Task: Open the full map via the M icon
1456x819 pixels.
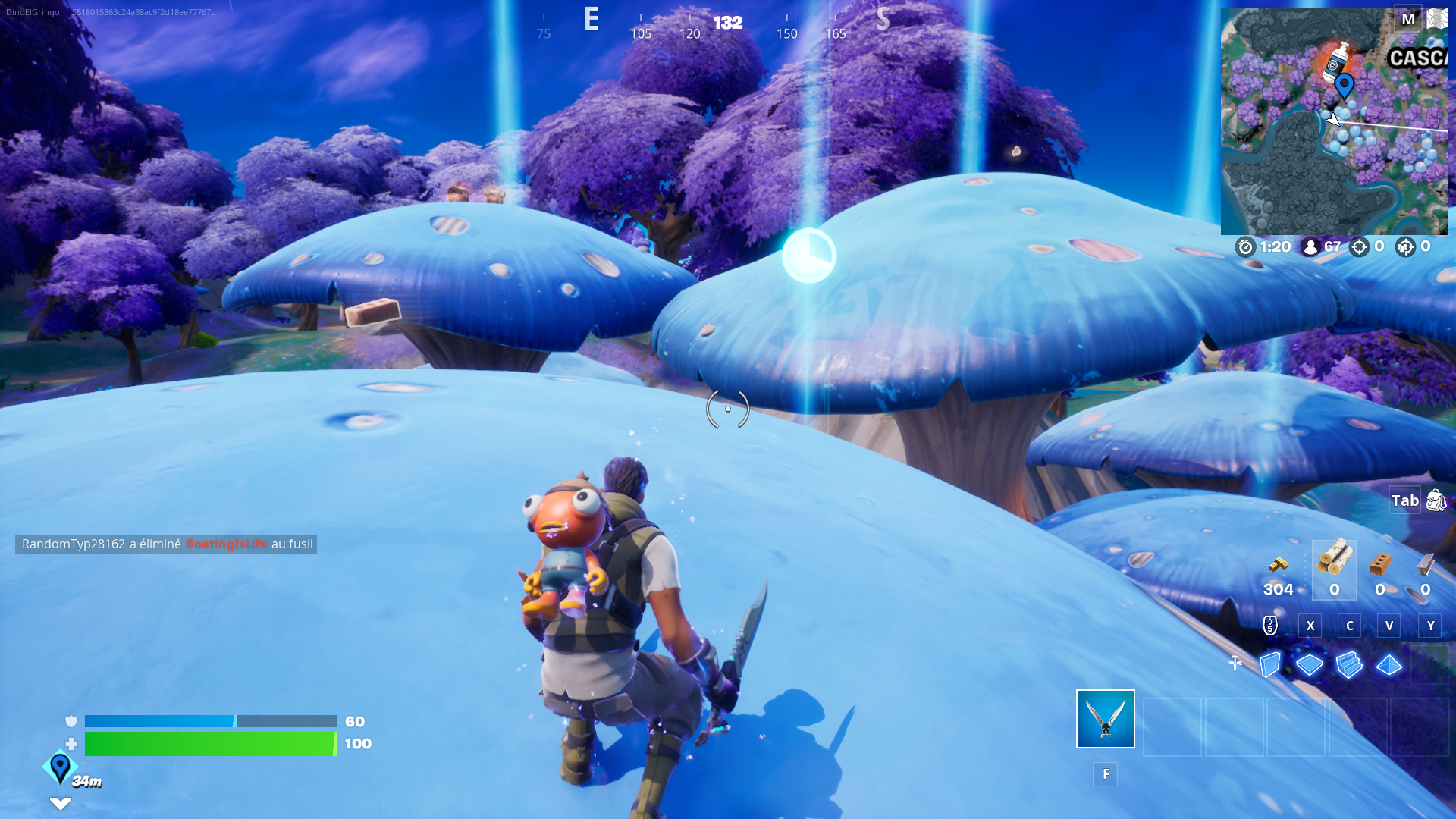Action: click(x=1409, y=20)
